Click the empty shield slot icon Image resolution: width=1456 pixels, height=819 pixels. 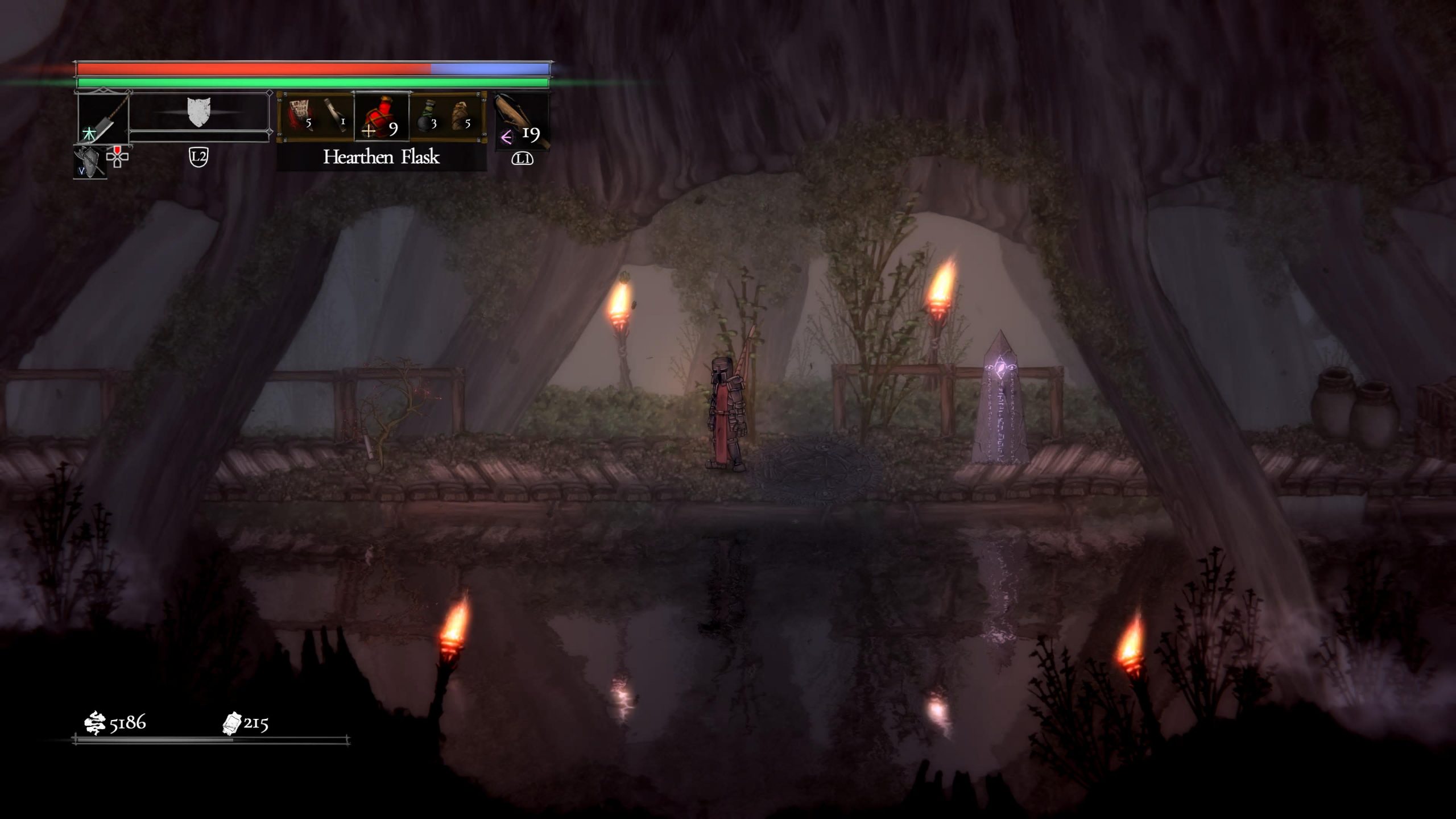point(198,112)
